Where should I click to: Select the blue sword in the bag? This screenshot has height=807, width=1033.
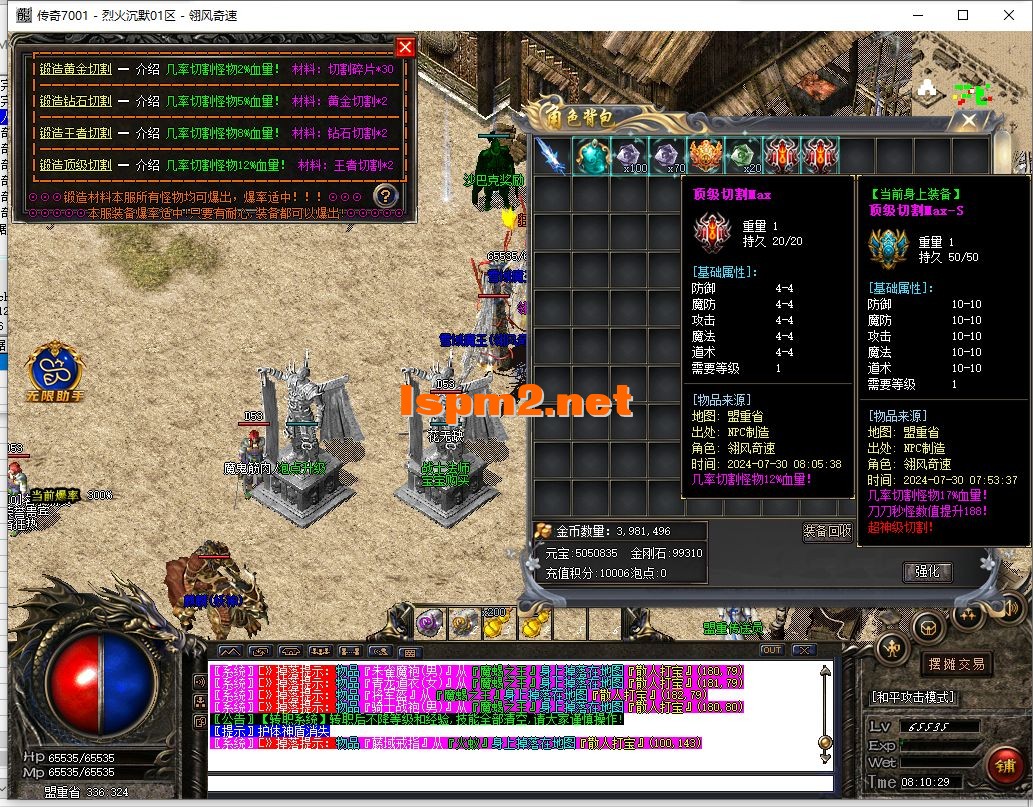tap(551, 156)
